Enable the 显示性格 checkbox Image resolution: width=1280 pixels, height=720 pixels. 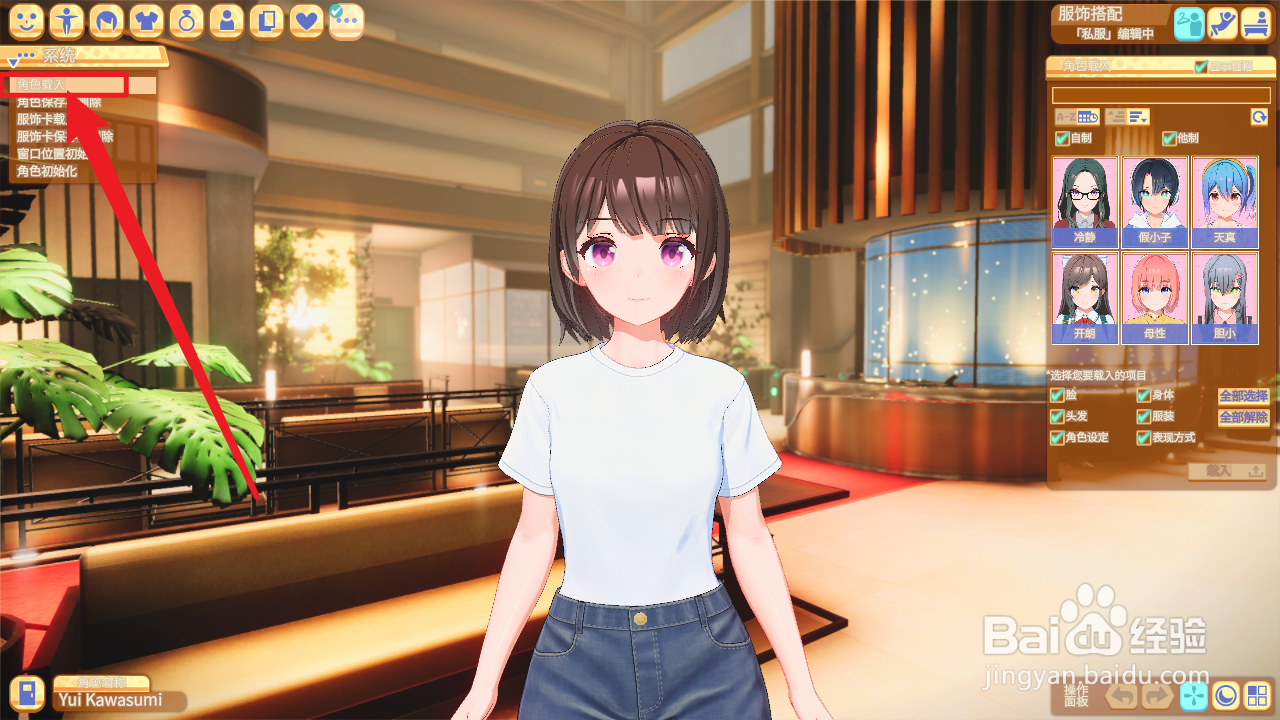point(1200,66)
